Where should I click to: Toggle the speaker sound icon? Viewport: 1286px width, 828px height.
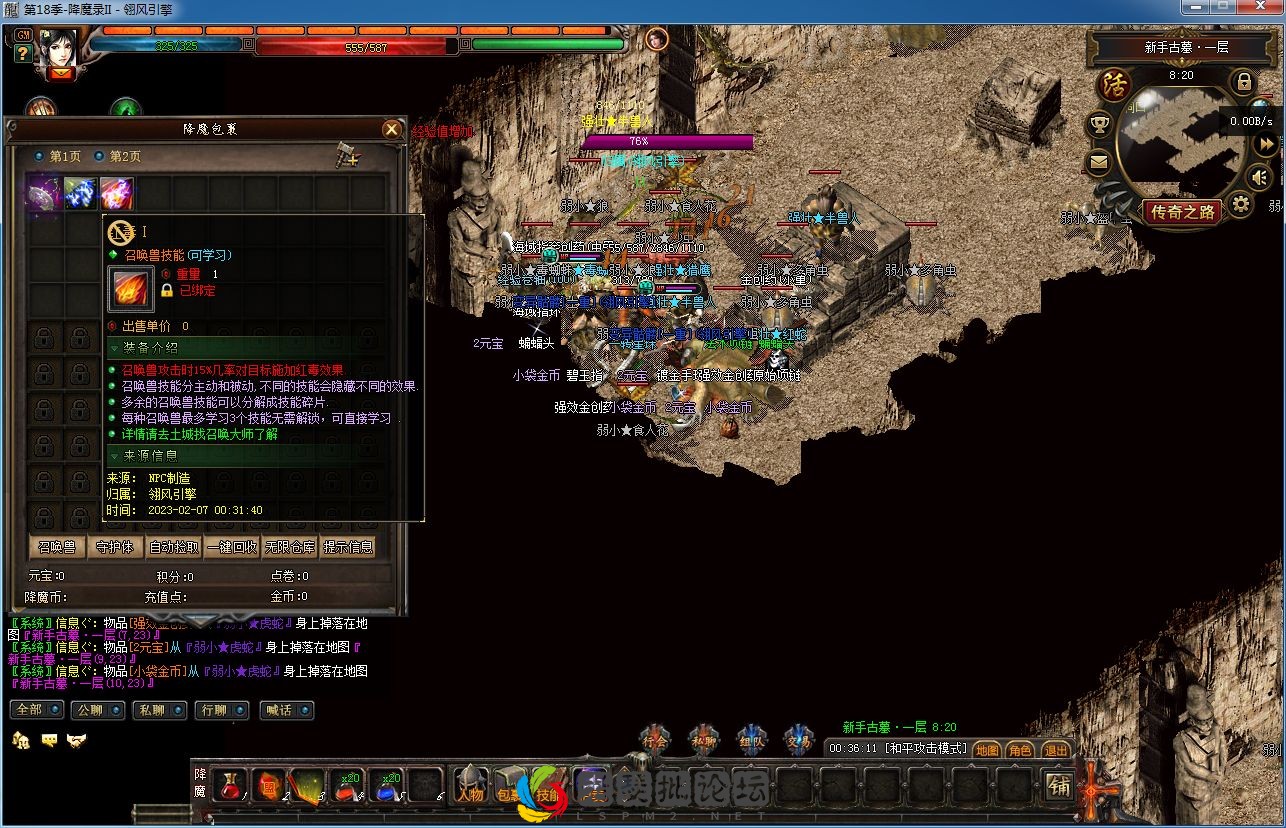[1259, 178]
